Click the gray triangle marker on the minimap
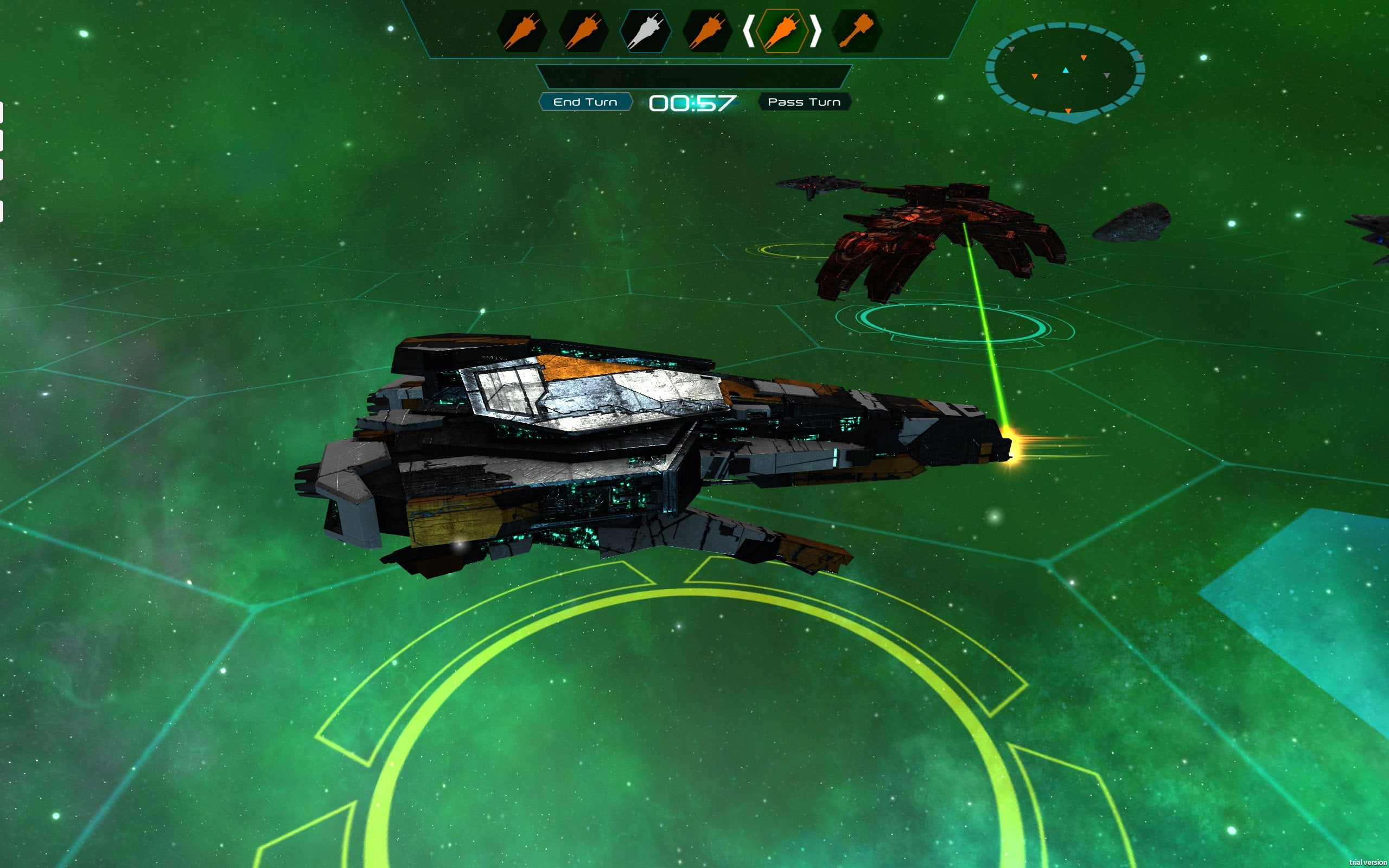Viewport: 1389px width, 868px height. (1108, 77)
